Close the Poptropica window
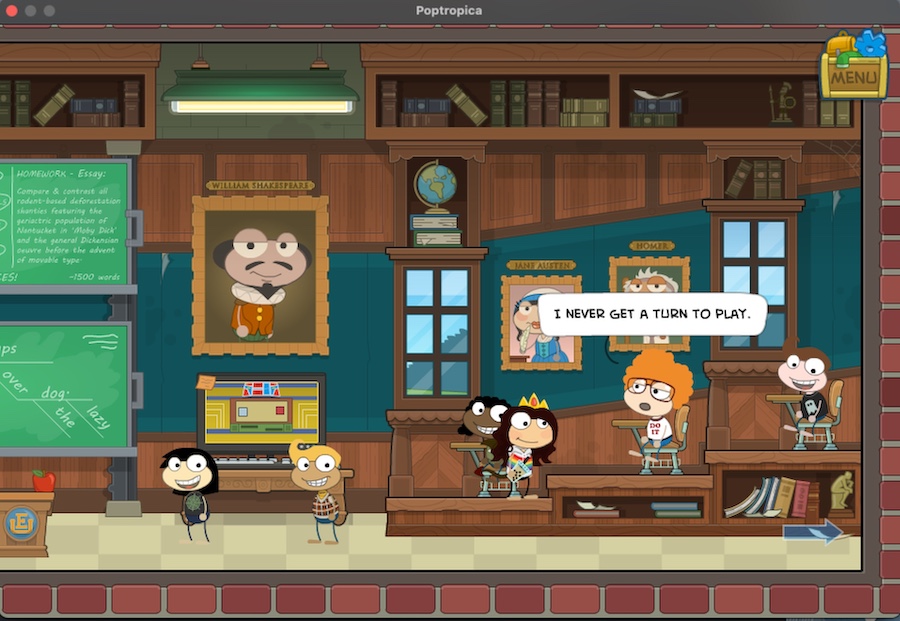The image size is (900, 621). 11,10
